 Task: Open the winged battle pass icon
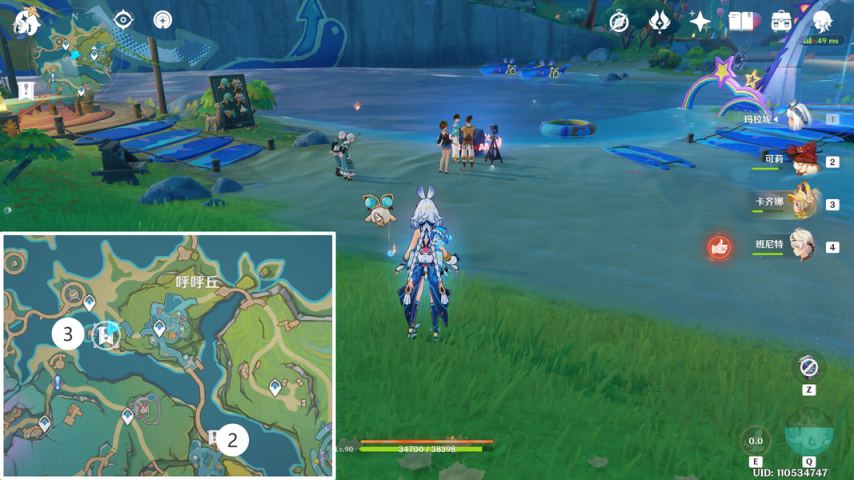click(660, 21)
